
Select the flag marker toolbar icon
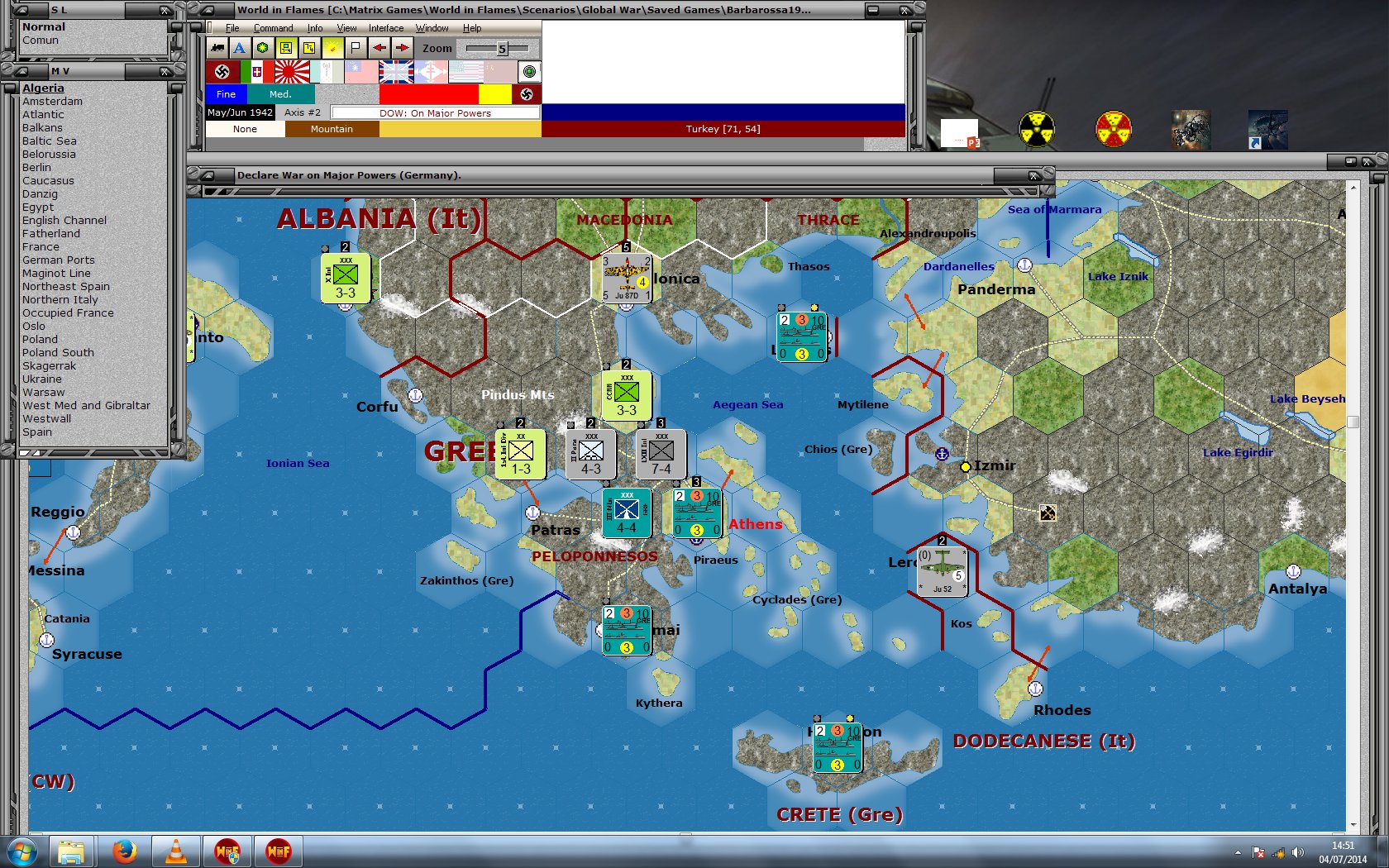pos(354,49)
